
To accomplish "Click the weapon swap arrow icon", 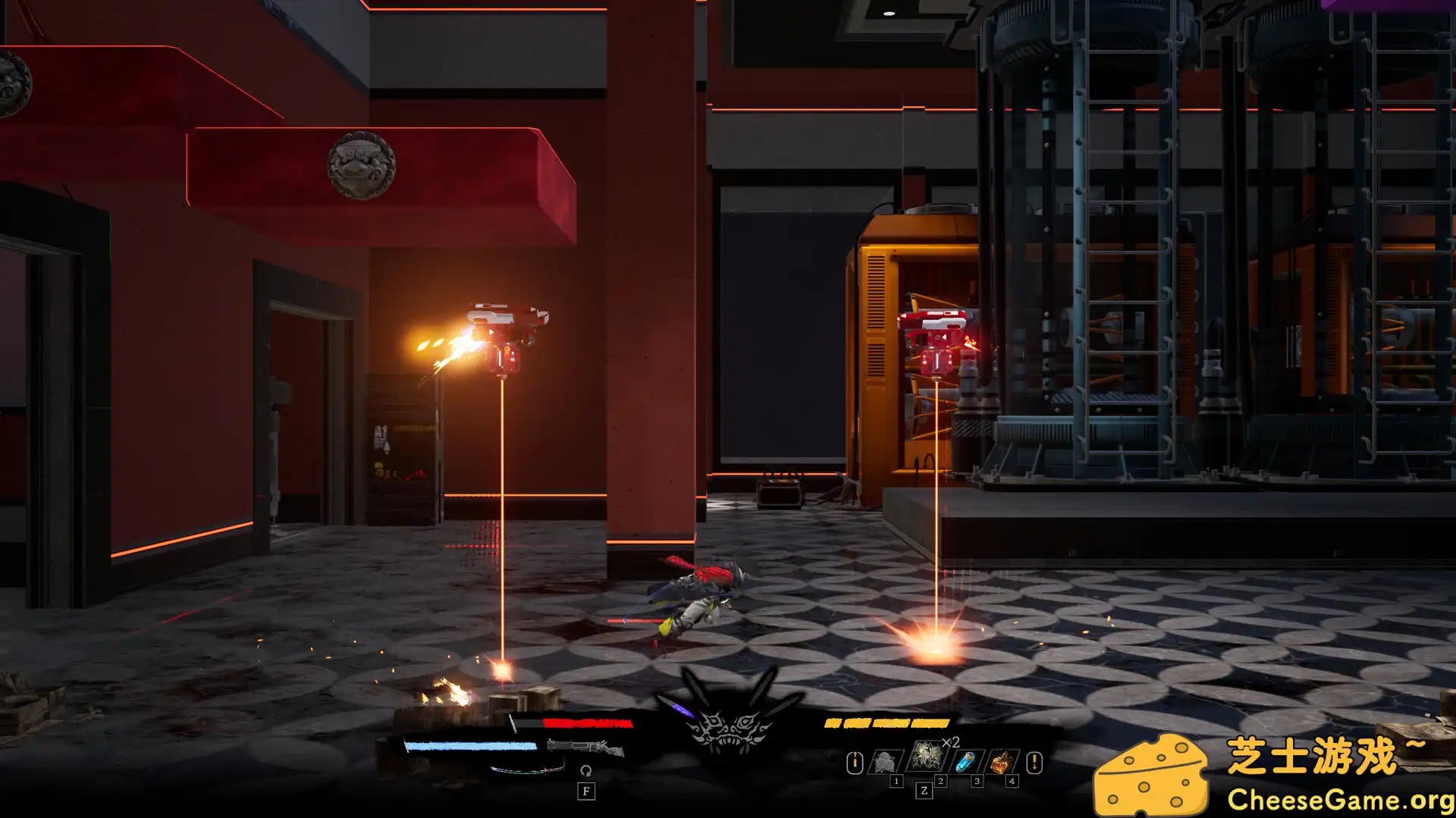I will click(585, 771).
